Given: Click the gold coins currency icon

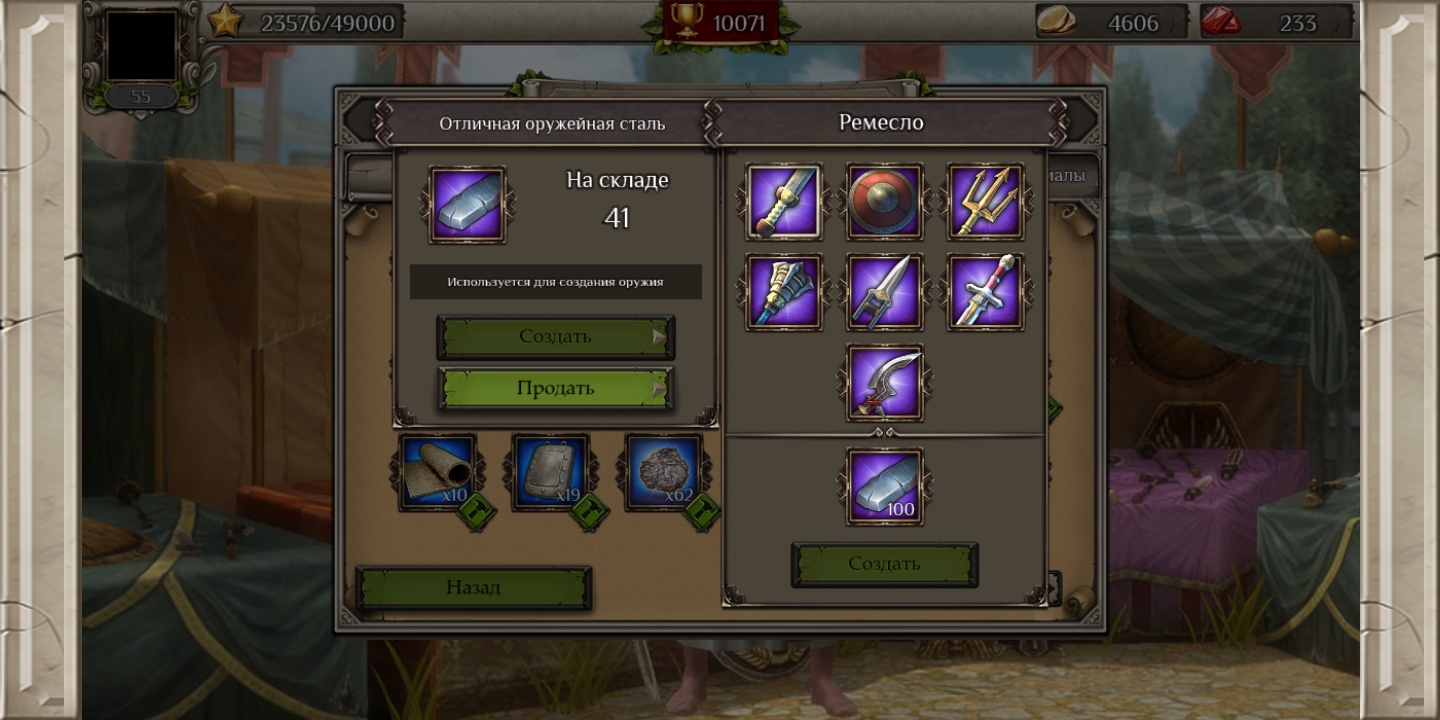Looking at the screenshot, I should click(1056, 22).
